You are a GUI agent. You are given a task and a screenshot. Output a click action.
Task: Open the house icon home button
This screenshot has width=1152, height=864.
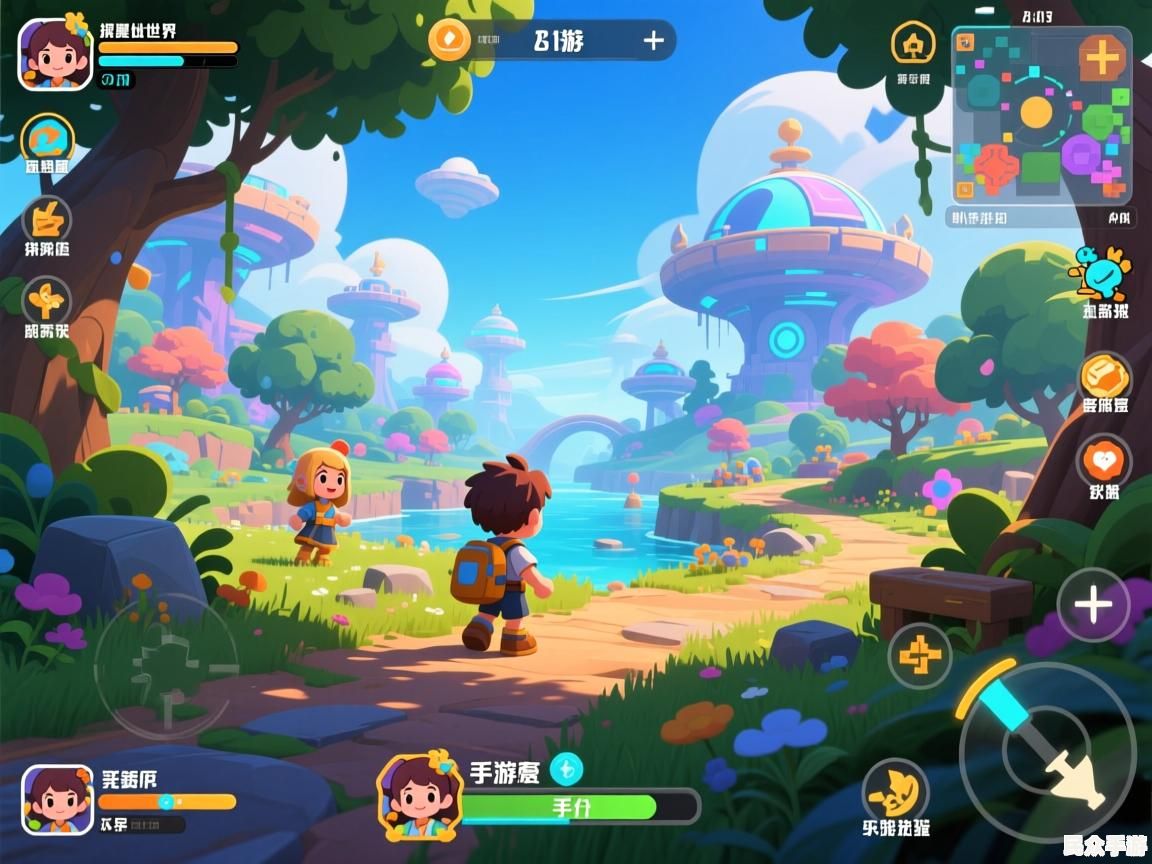(x=913, y=44)
